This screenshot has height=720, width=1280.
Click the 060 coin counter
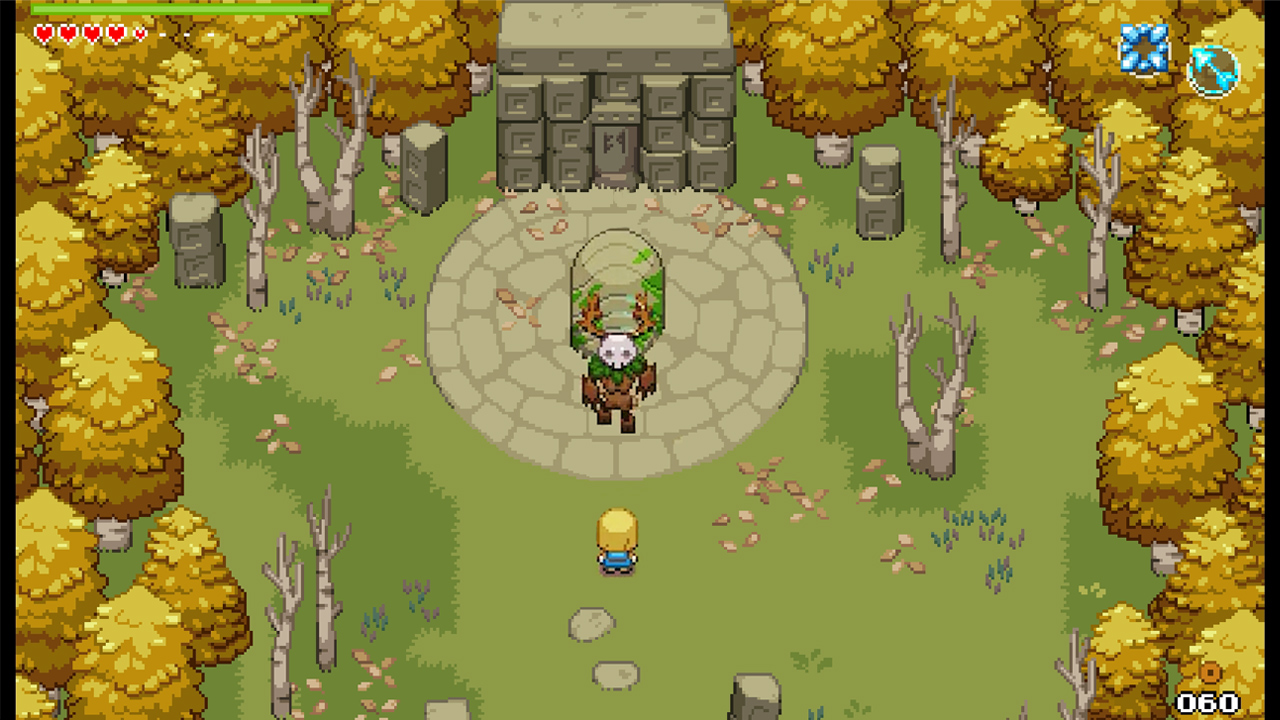(x=1208, y=702)
